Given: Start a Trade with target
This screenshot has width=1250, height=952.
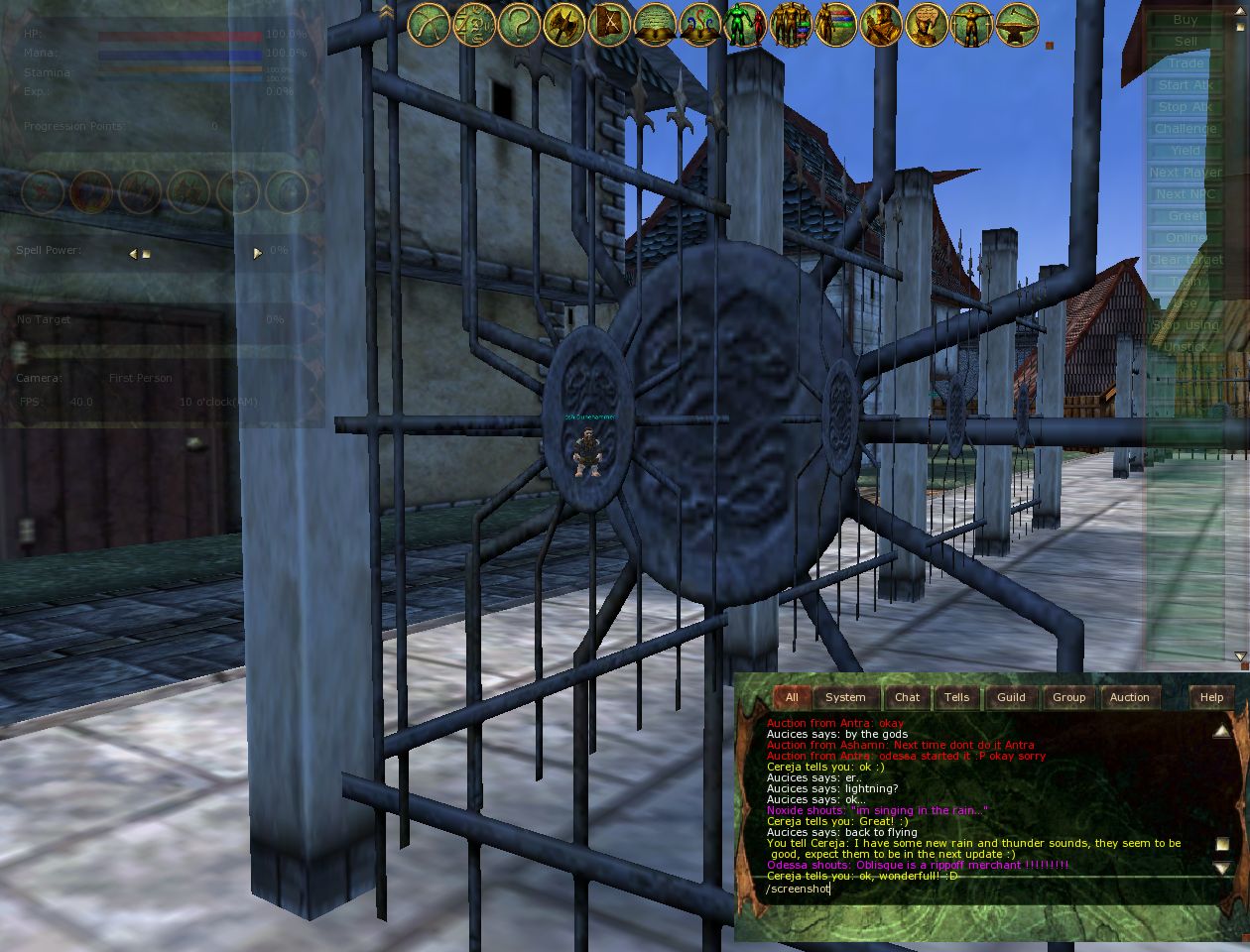Looking at the screenshot, I should click(x=1186, y=63).
